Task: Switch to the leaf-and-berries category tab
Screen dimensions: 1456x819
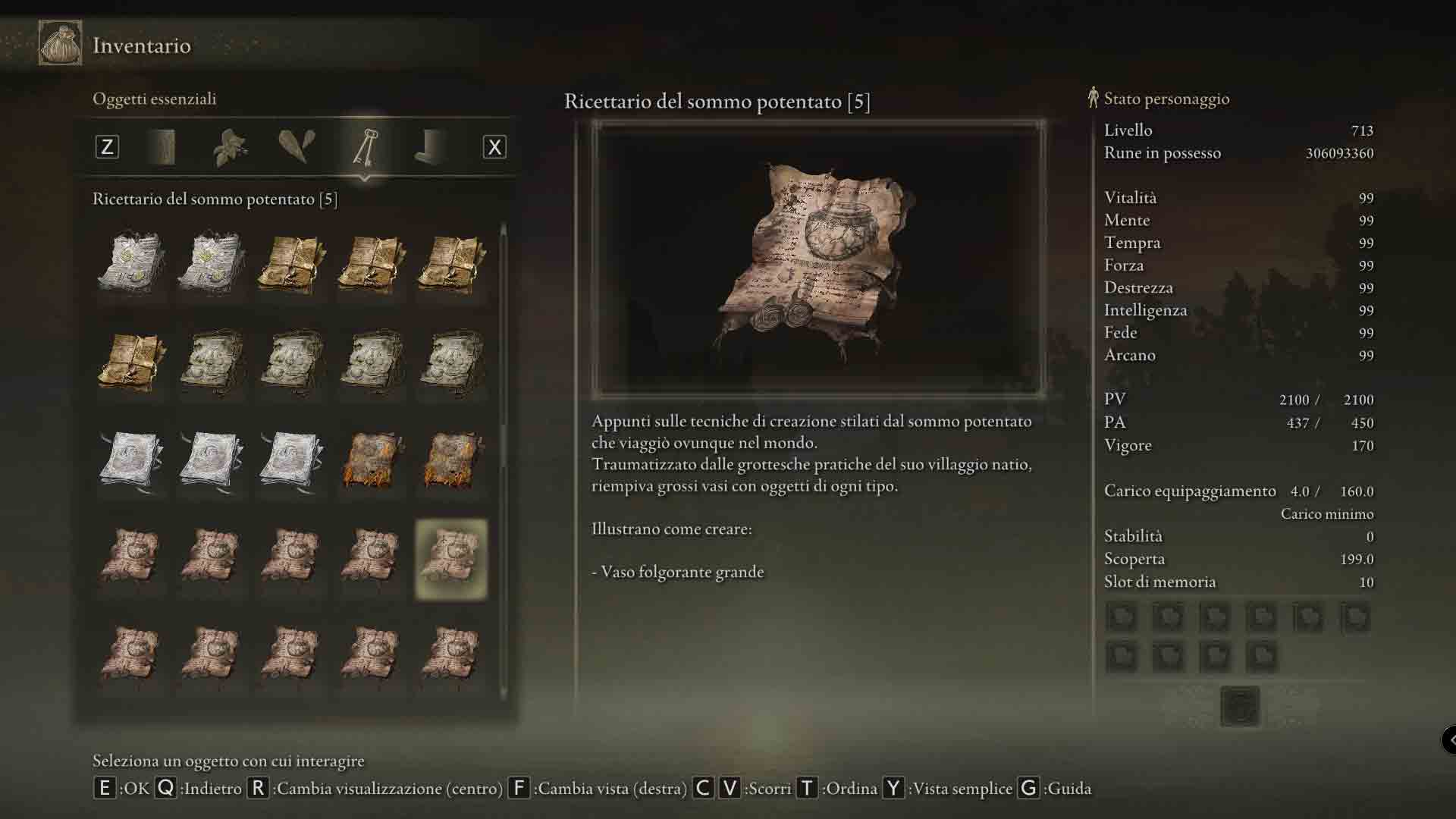Action: pos(230,147)
